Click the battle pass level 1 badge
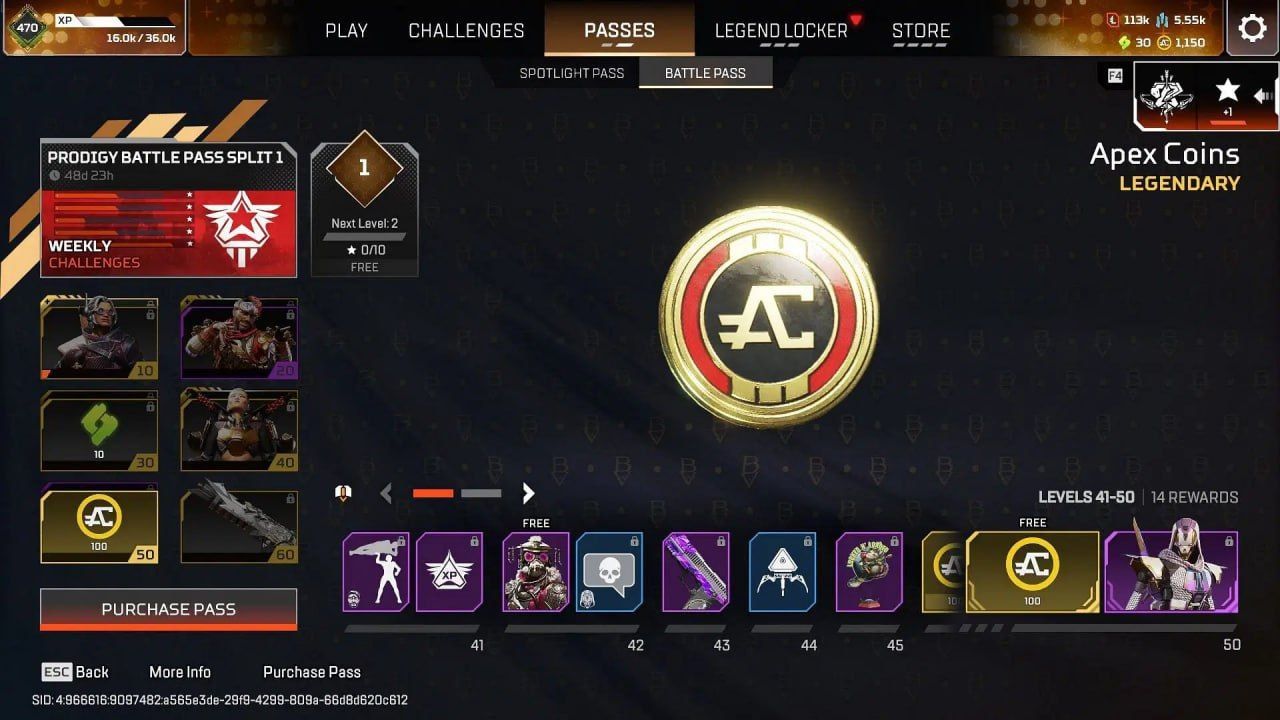The image size is (1280, 720). coord(364,168)
